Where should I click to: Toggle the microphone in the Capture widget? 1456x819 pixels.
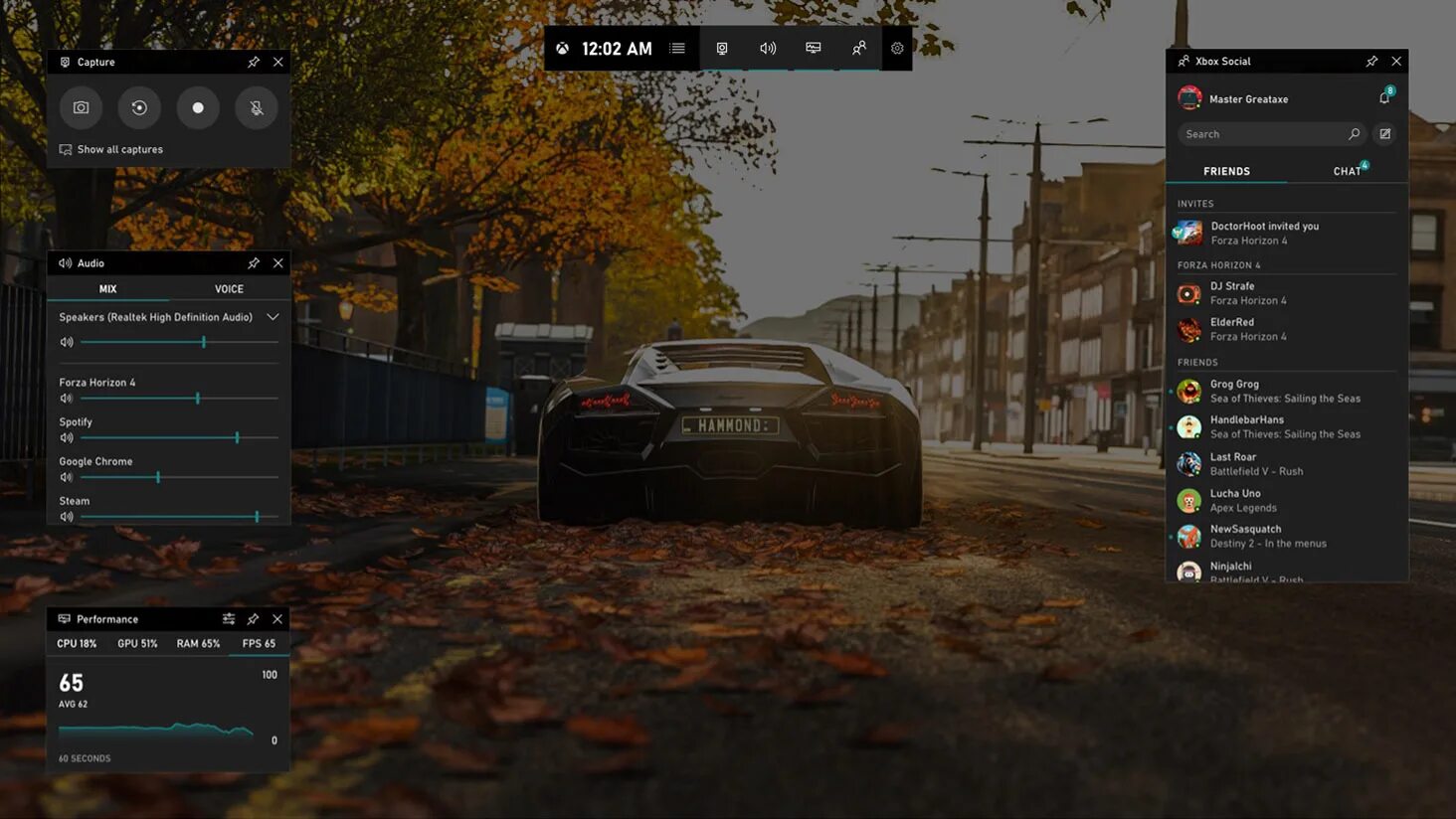point(257,107)
